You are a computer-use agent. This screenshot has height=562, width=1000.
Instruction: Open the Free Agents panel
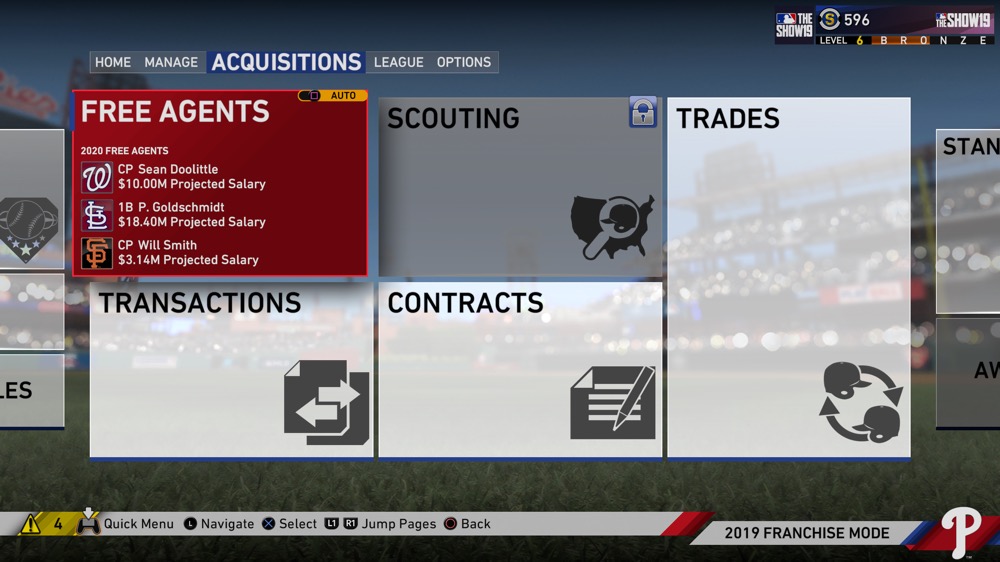[175, 112]
